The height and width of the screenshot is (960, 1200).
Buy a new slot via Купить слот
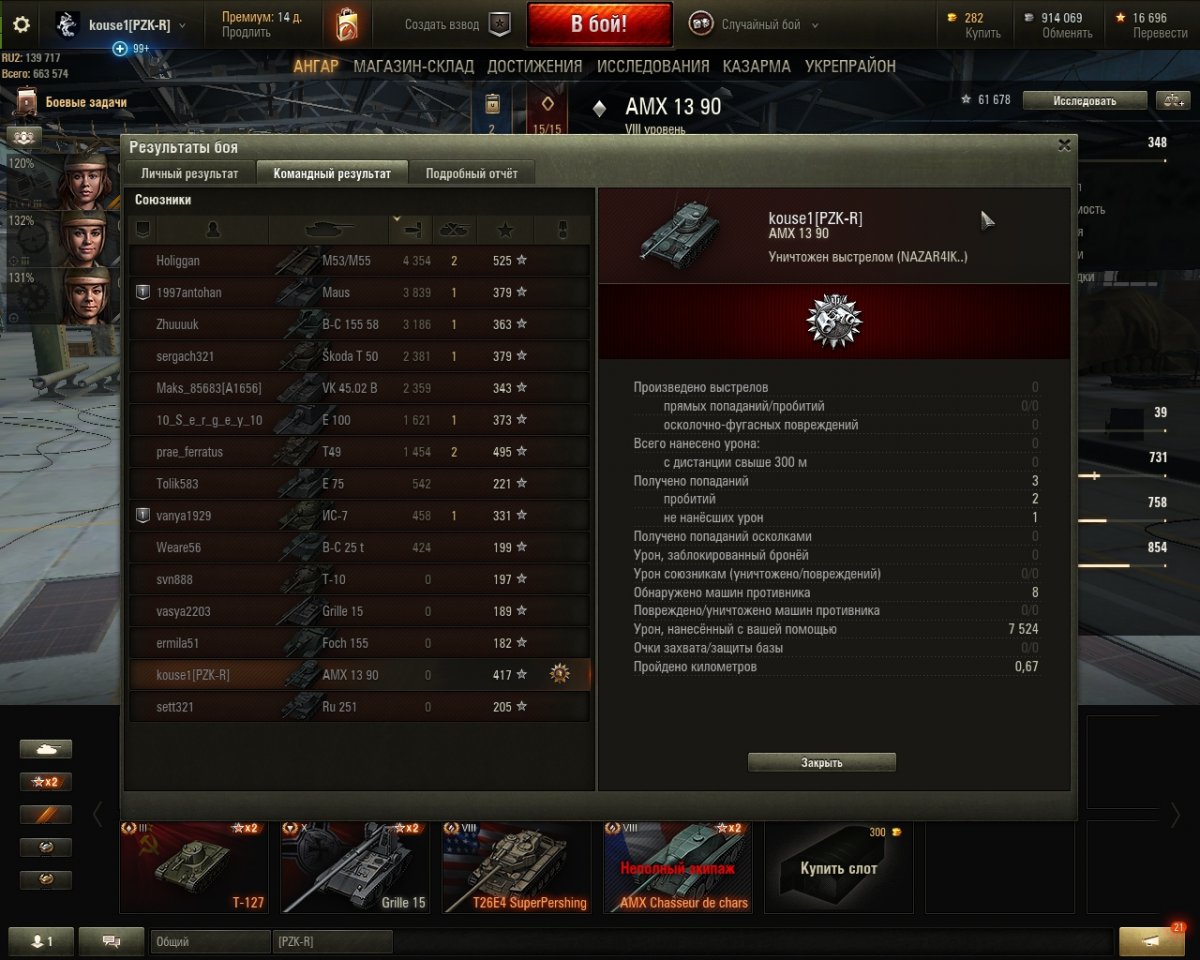(x=838, y=868)
